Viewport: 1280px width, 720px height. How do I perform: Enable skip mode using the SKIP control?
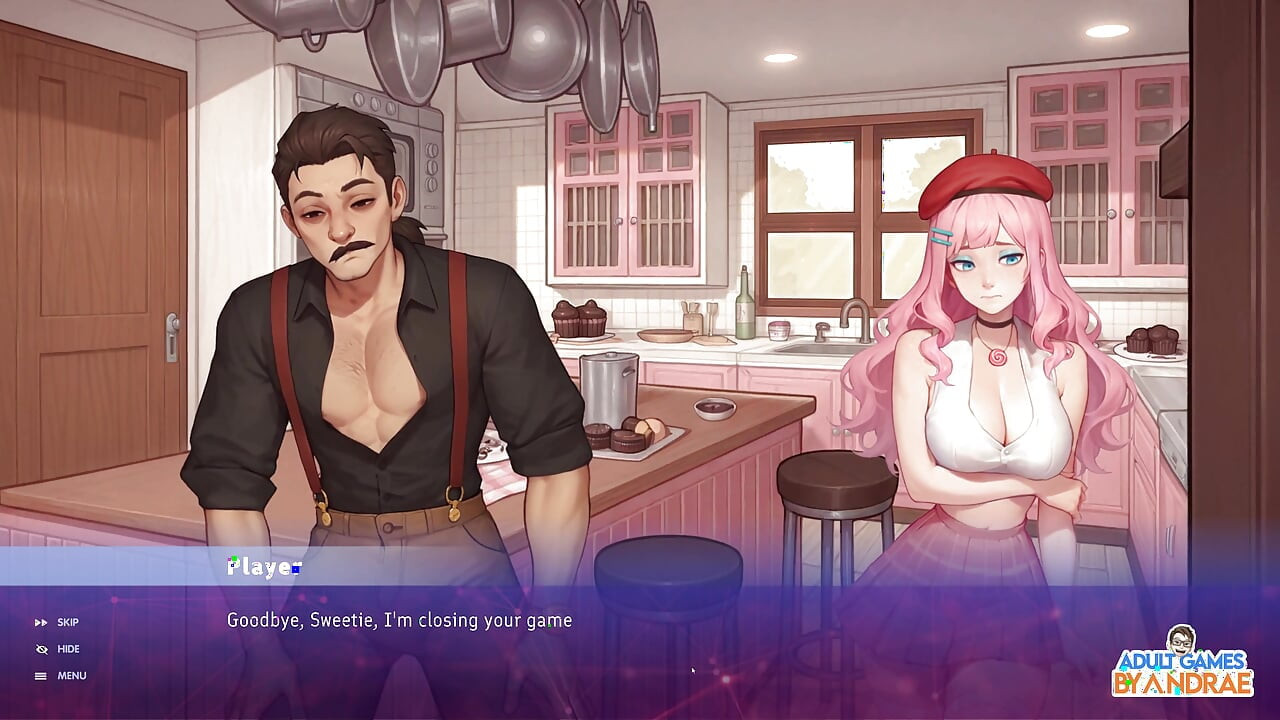pyautogui.click(x=55, y=622)
